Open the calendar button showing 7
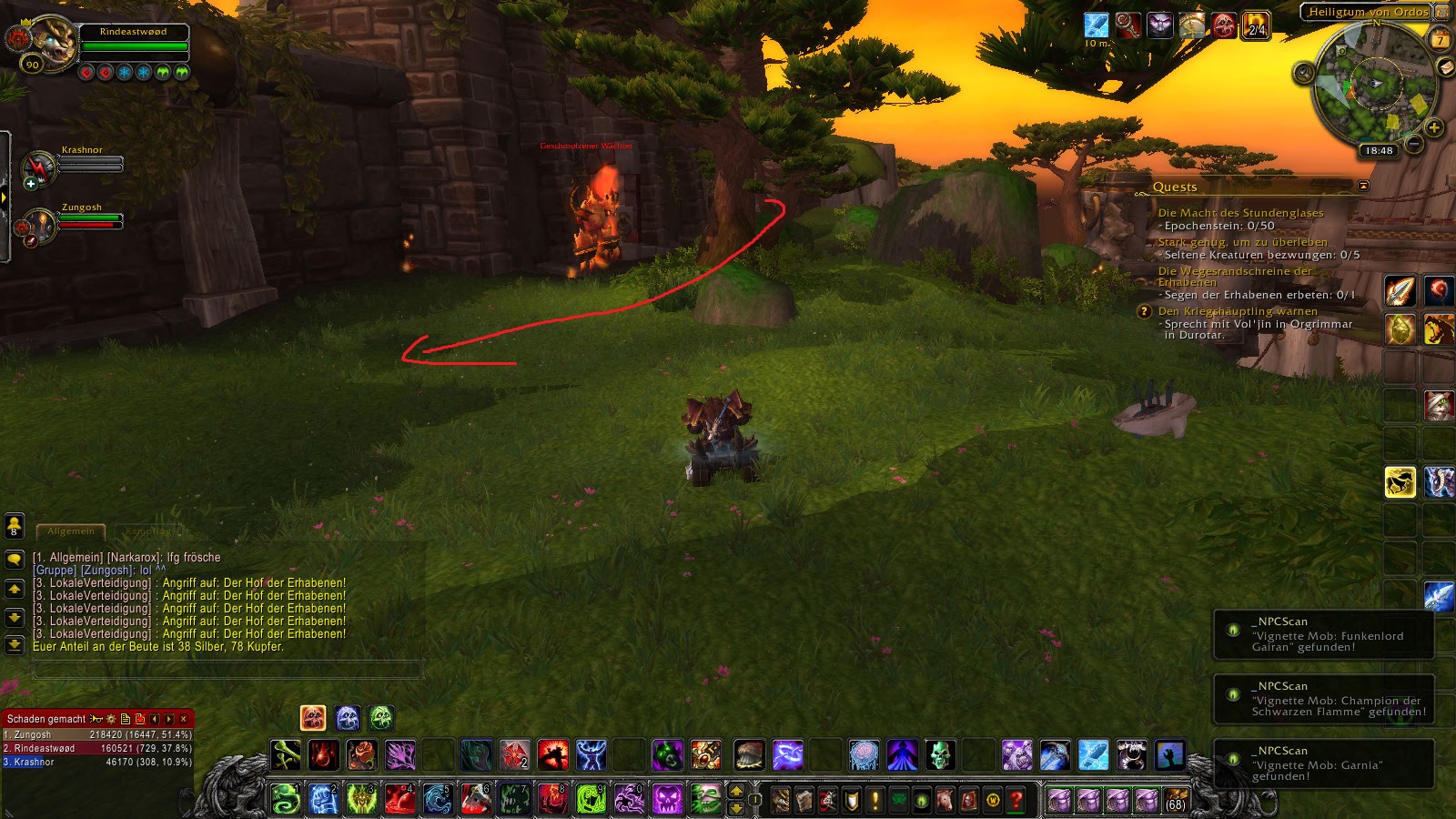 click(x=1440, y=40)
